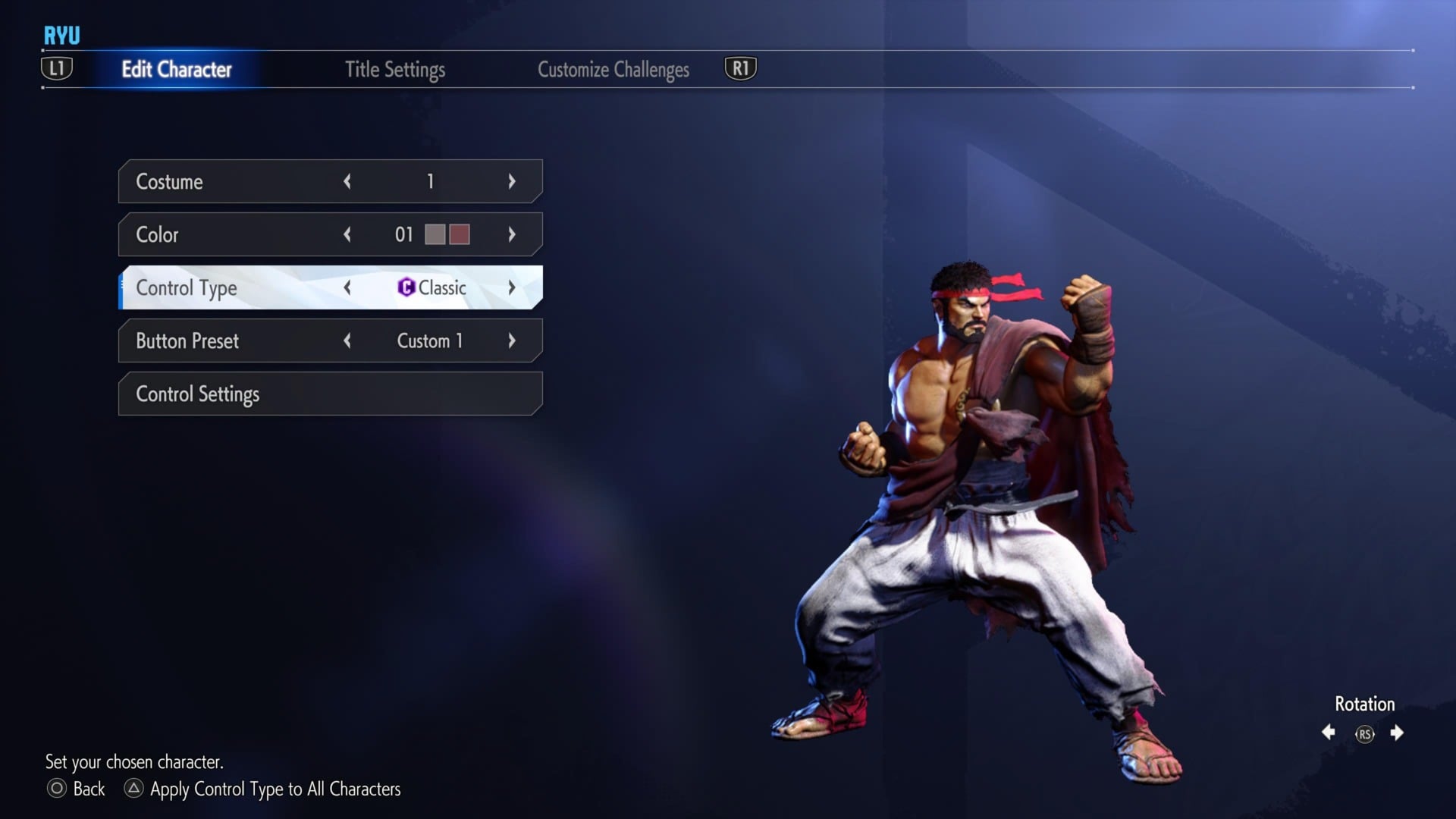Click the red color swatch for Color 01
The width and height of the screenshot is (1456, 819).
(x=459, y=234)
